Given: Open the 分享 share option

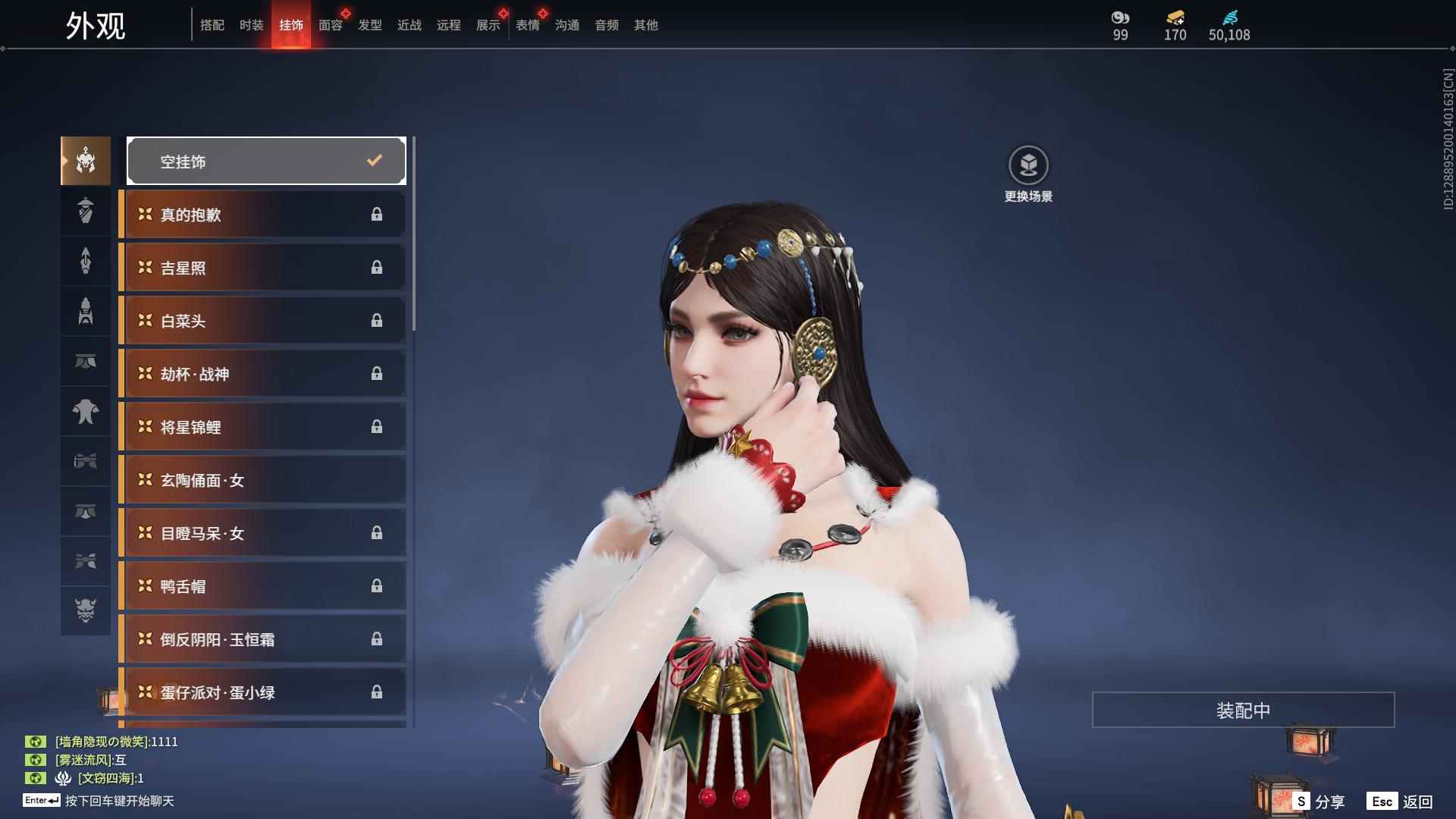Looking at the screenshot, I should 1319,802.
